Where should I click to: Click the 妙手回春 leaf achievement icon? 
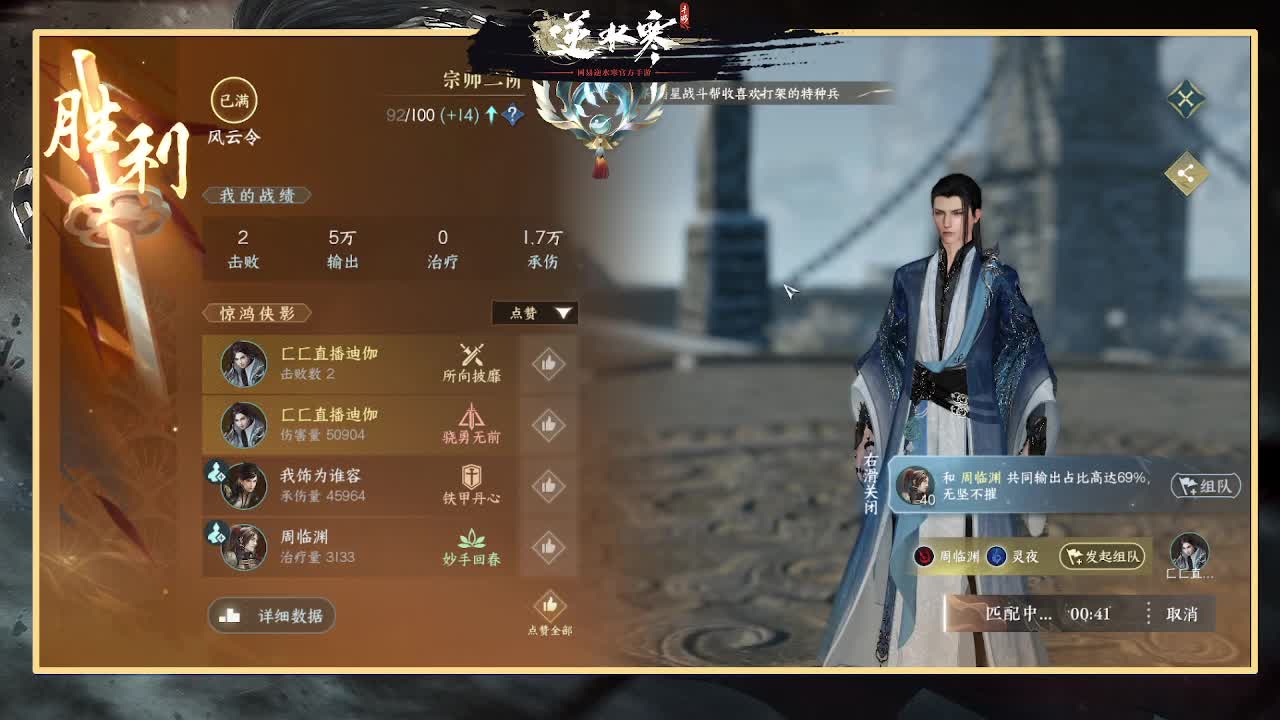470,539
